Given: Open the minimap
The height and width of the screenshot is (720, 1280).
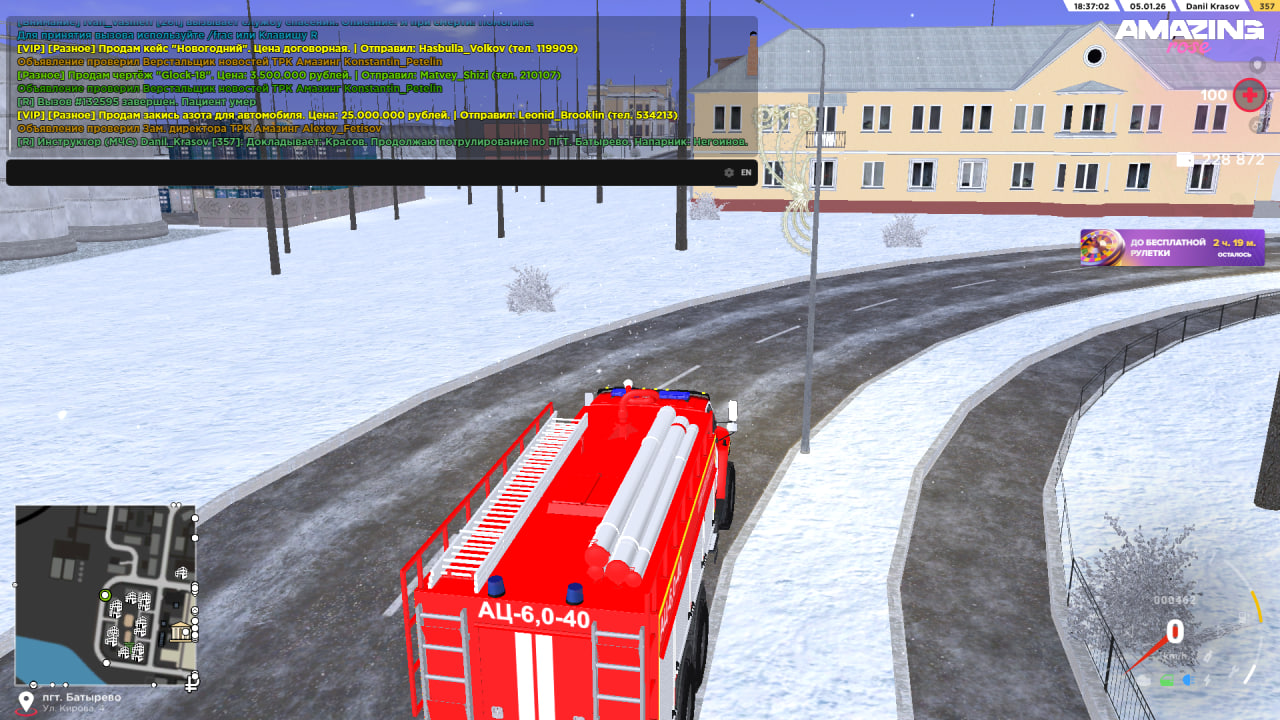Looking at the screenshot, I should coord(105,594).
